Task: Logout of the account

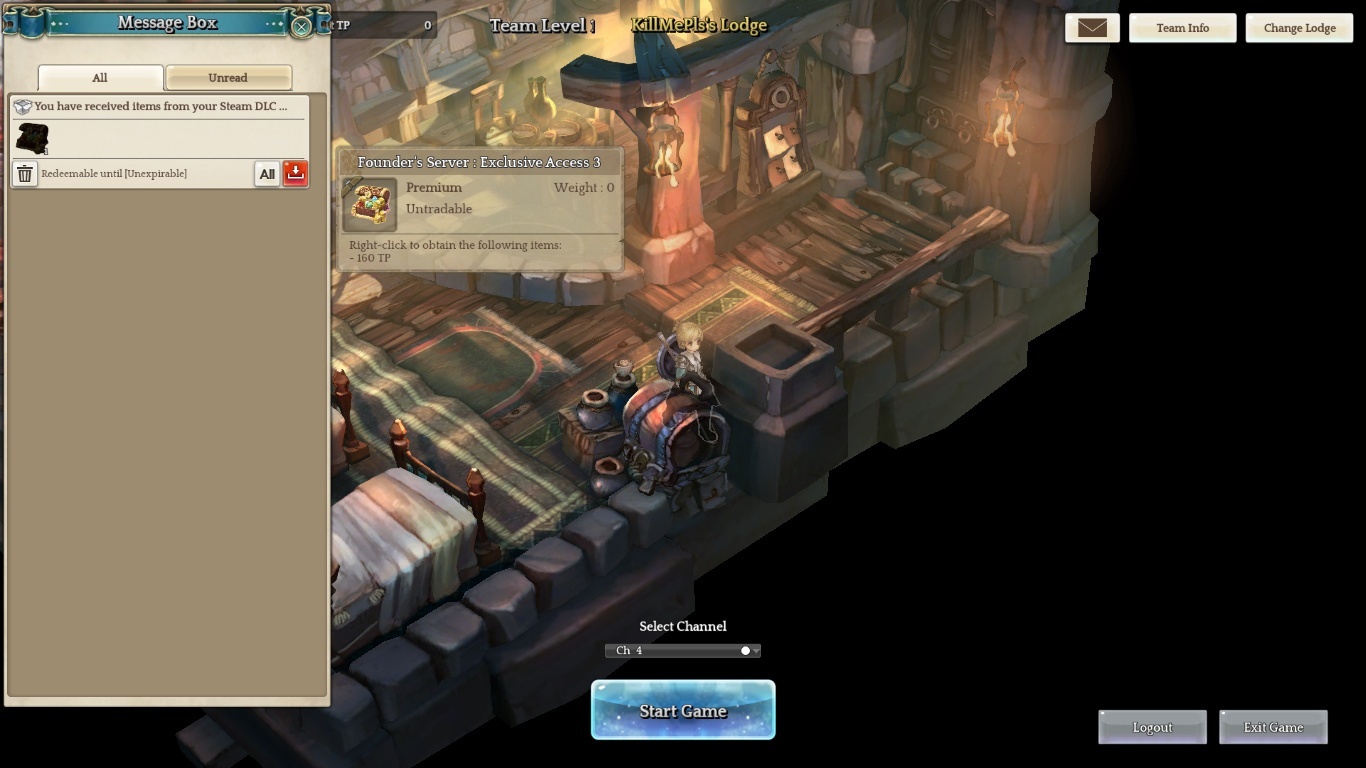Action: coord(1152,727)
